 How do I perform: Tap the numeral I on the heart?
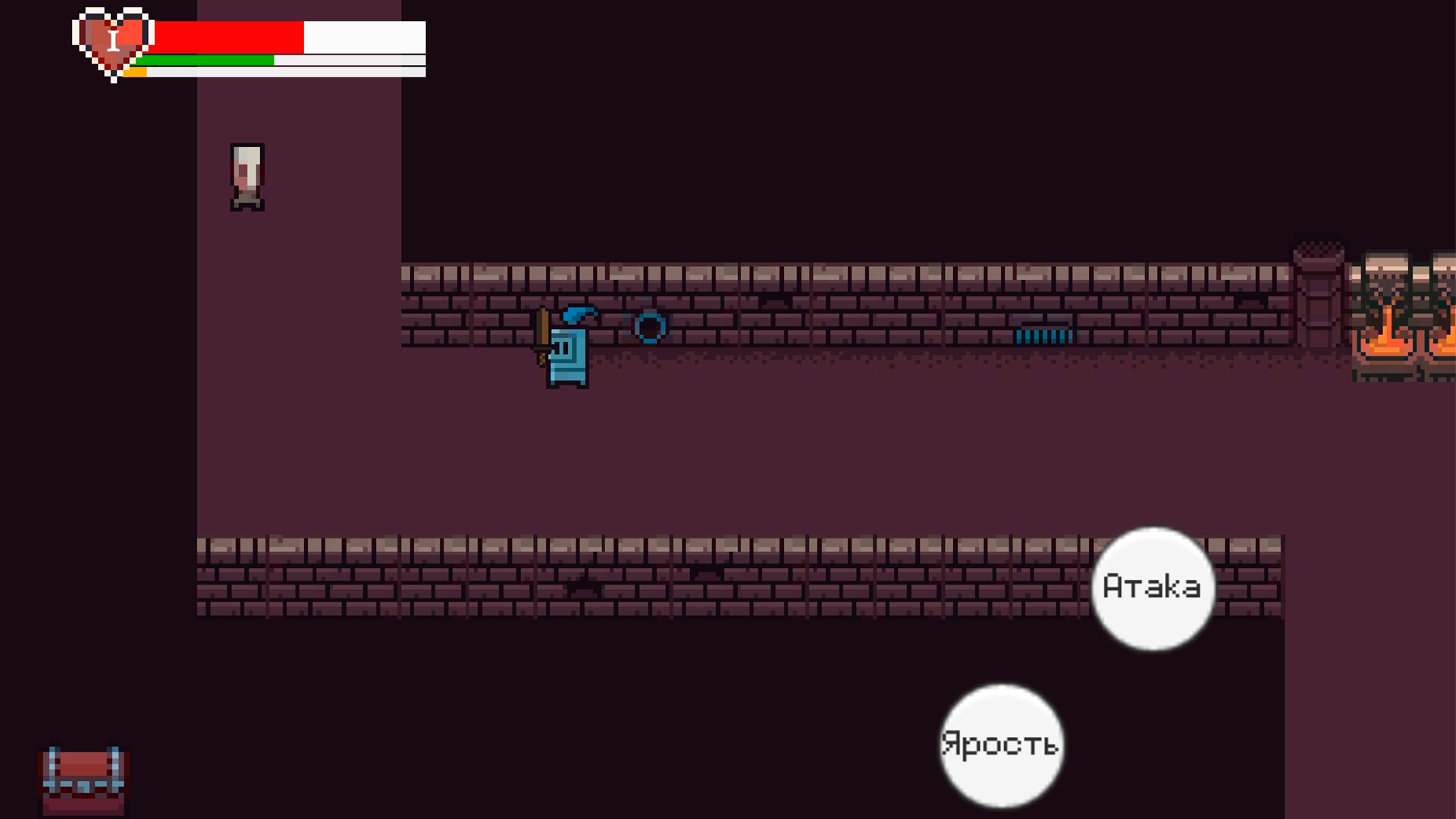[x=114, y=39]
